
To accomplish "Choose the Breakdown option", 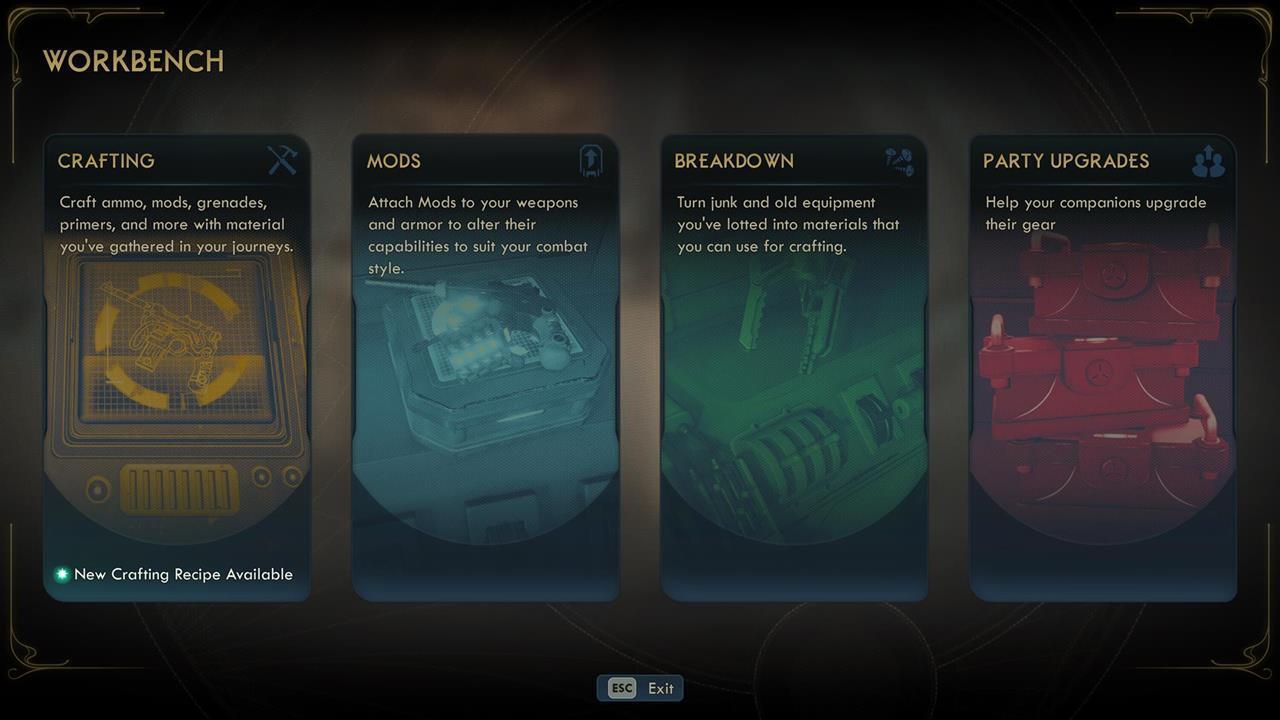I will (794, 368).
